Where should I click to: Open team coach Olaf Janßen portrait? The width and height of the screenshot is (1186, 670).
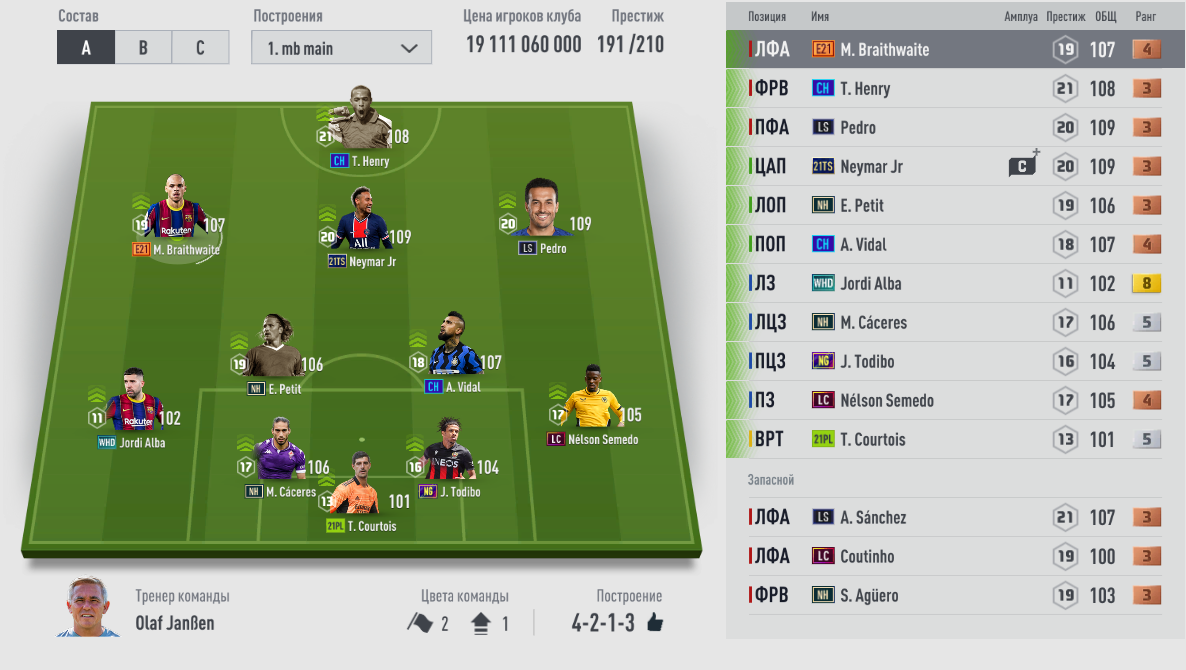[88, 607]
